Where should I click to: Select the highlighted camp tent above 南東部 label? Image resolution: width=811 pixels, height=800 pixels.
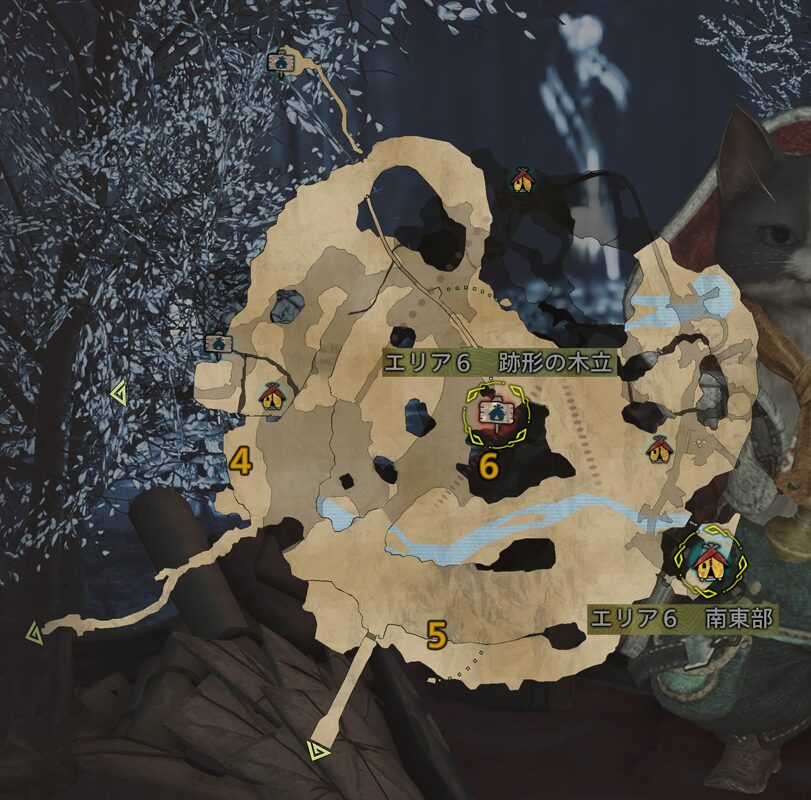[x=708, y=560]
